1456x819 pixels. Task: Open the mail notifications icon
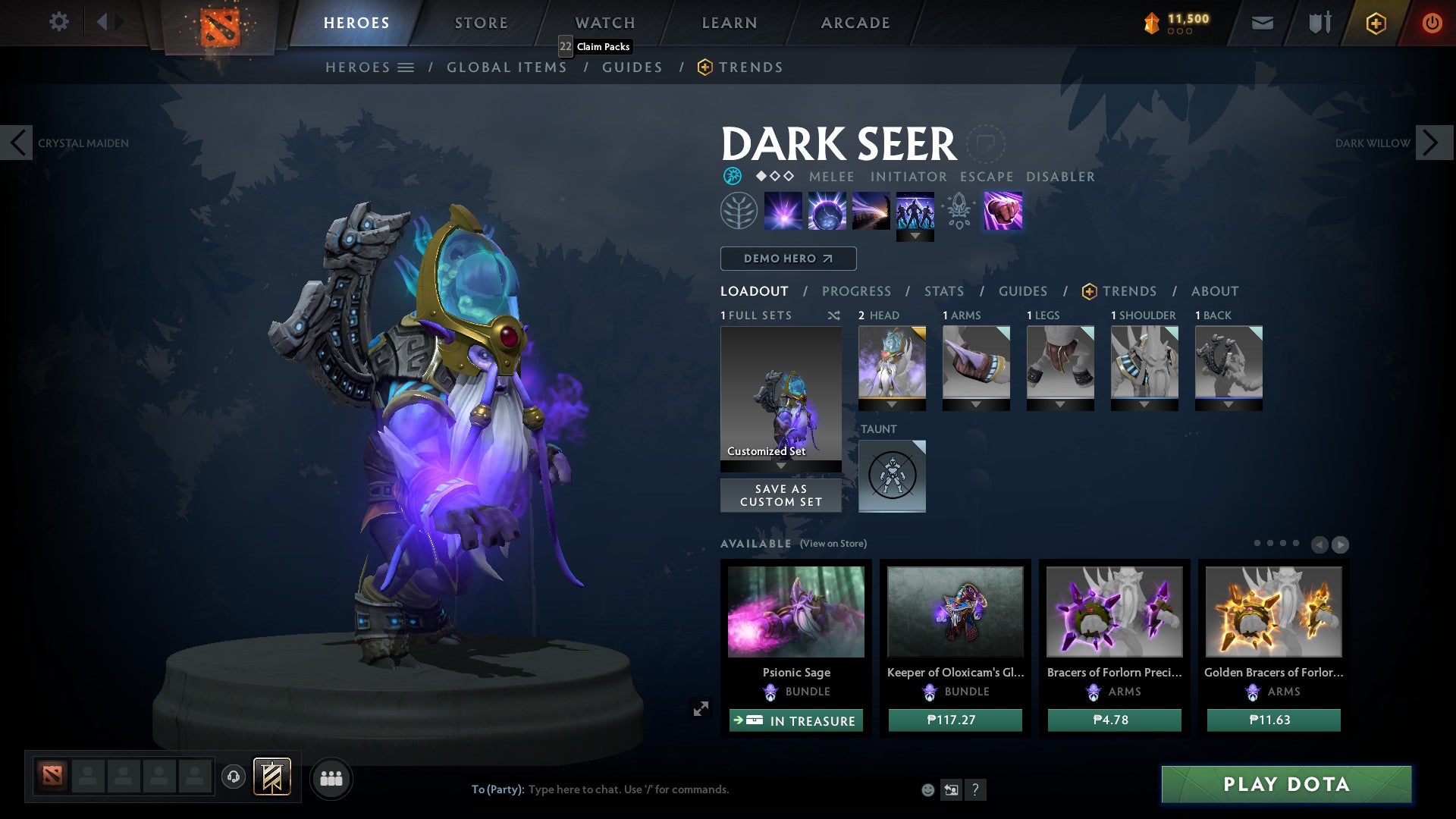tap(1262, 23)
